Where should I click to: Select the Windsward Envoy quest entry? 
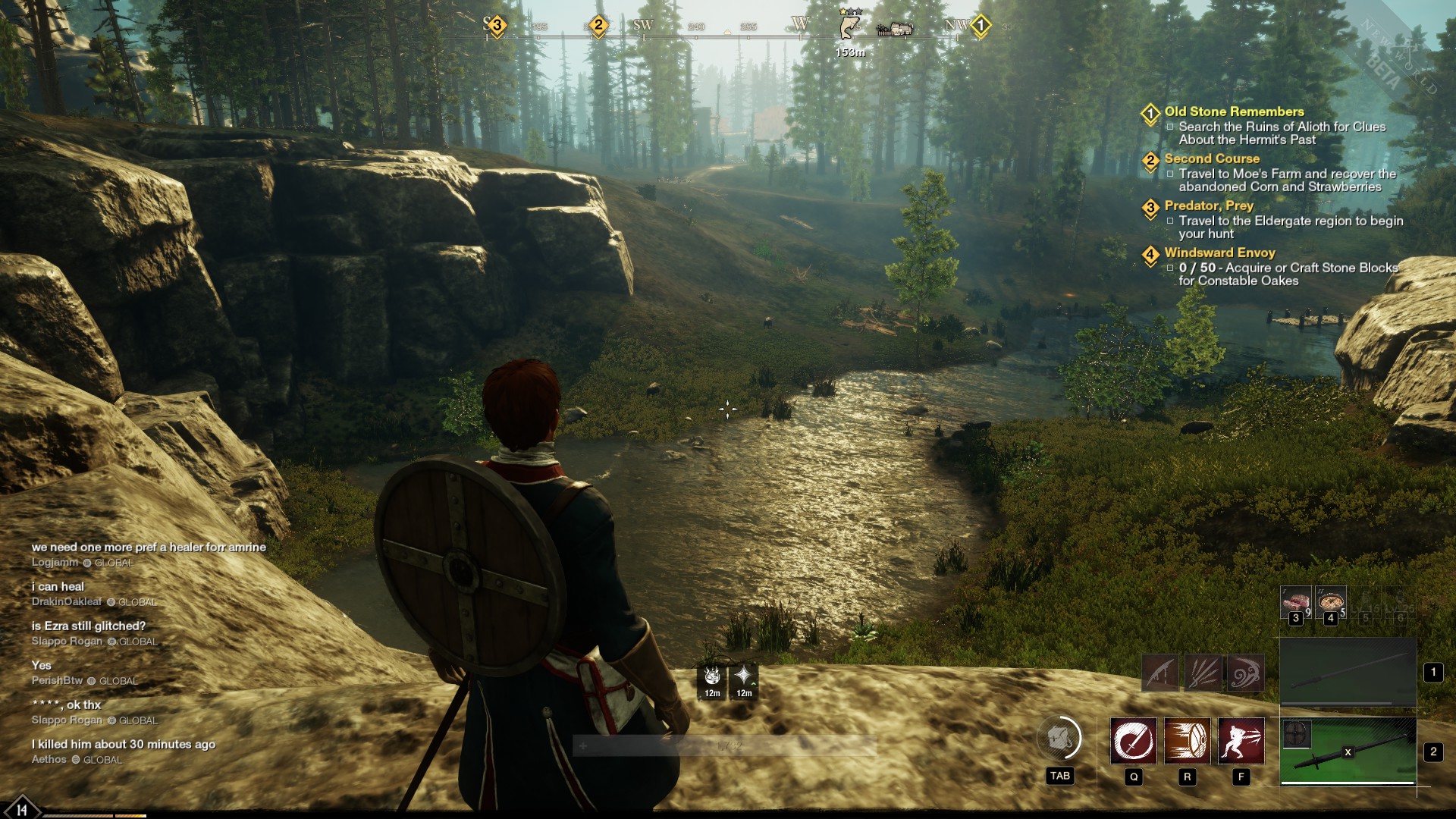[1219, 253]
